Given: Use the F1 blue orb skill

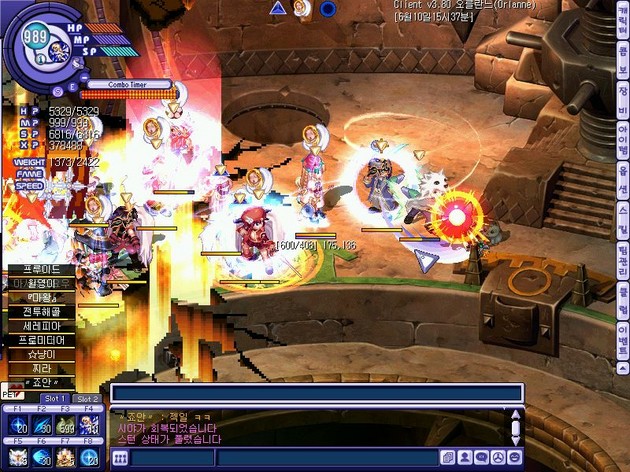Looking at the screenshot, I should pyautogui.click(x=17, y=425).
